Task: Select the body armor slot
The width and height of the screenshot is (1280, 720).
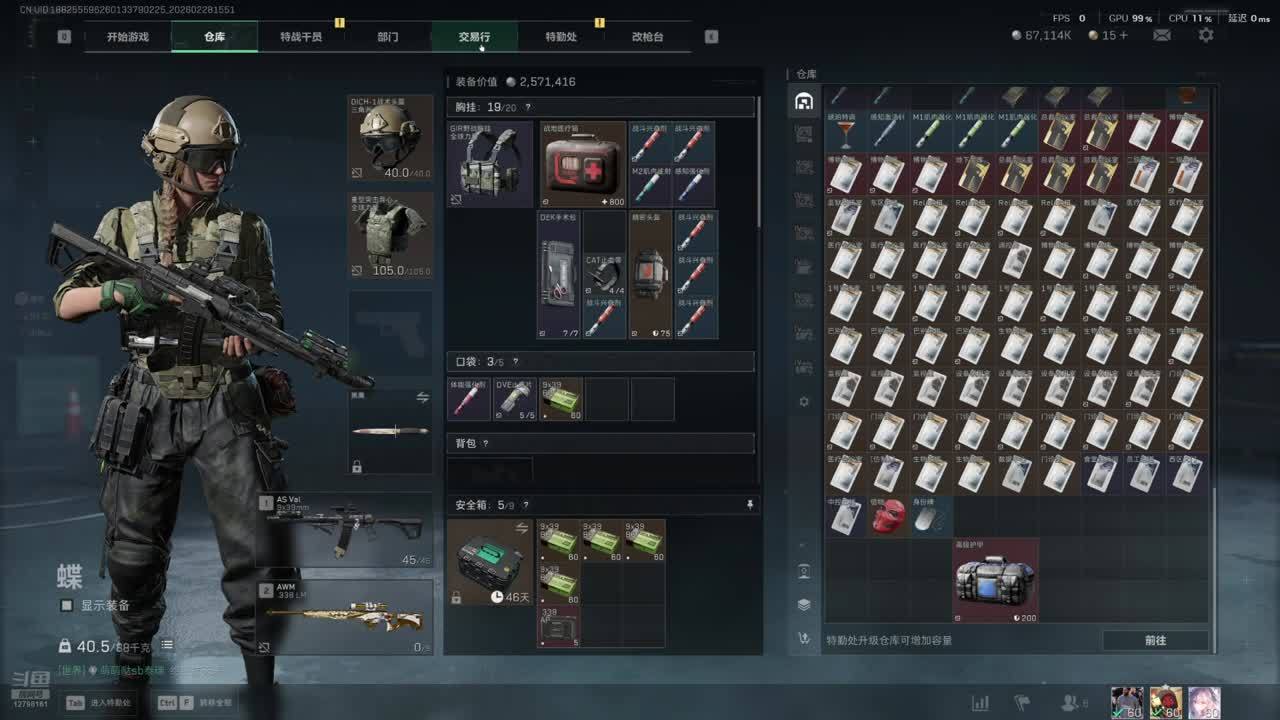Action: pyautogui.click(x=390, y=235)
